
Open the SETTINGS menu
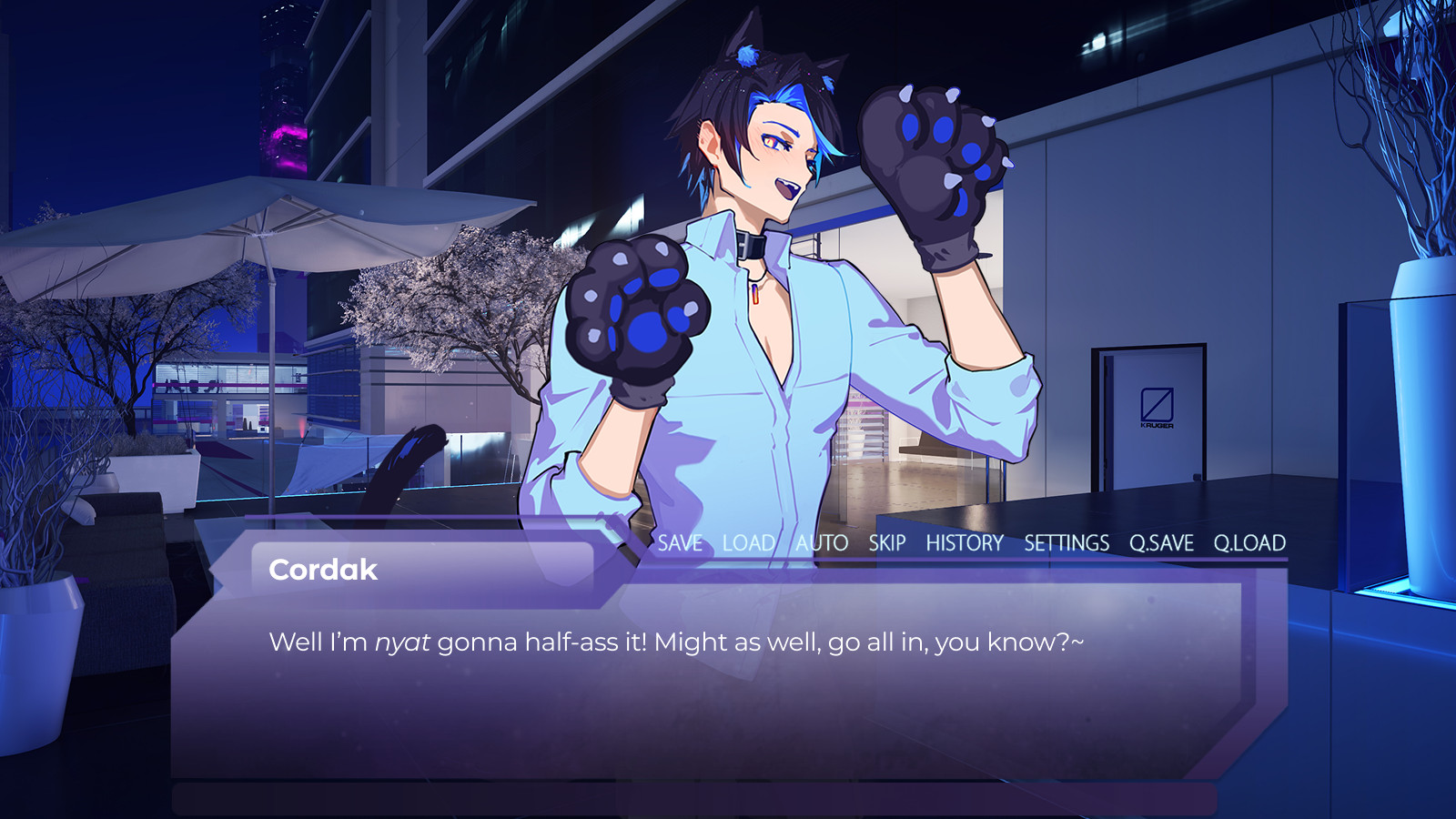[x=1067, y=543]
